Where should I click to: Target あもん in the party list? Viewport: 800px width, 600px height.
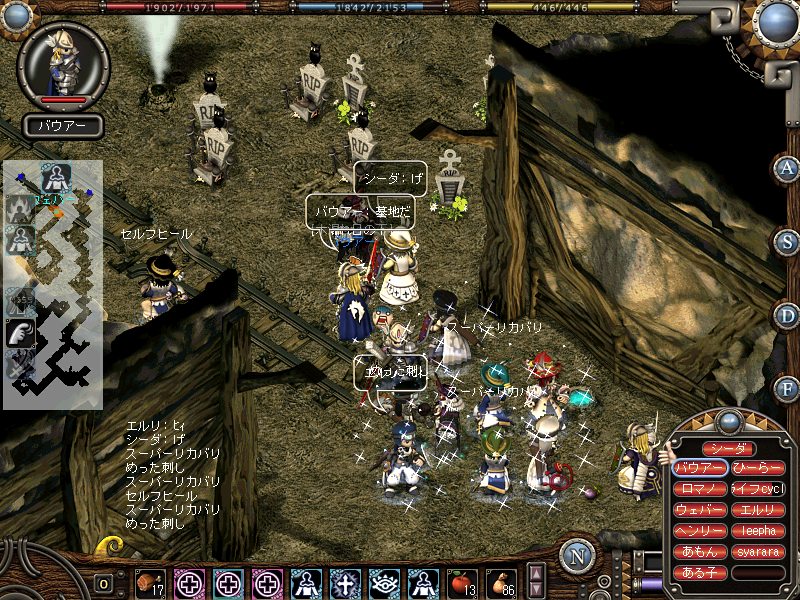click(x=700, y=552)
